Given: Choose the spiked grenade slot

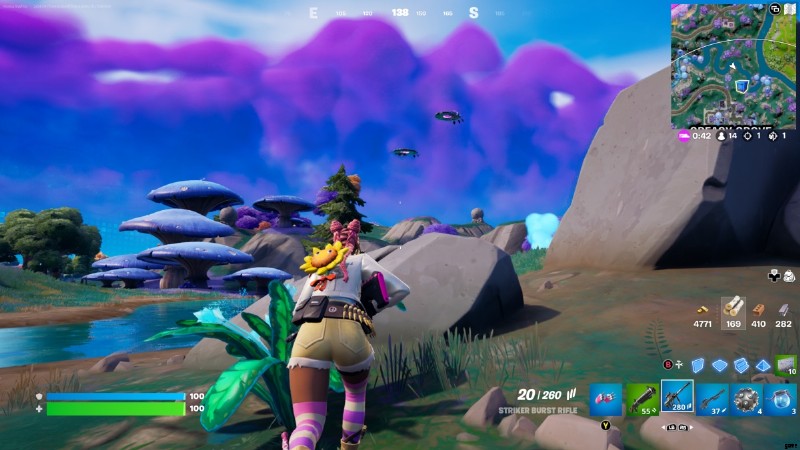Looking at the screenshot, I should [747, 398].
